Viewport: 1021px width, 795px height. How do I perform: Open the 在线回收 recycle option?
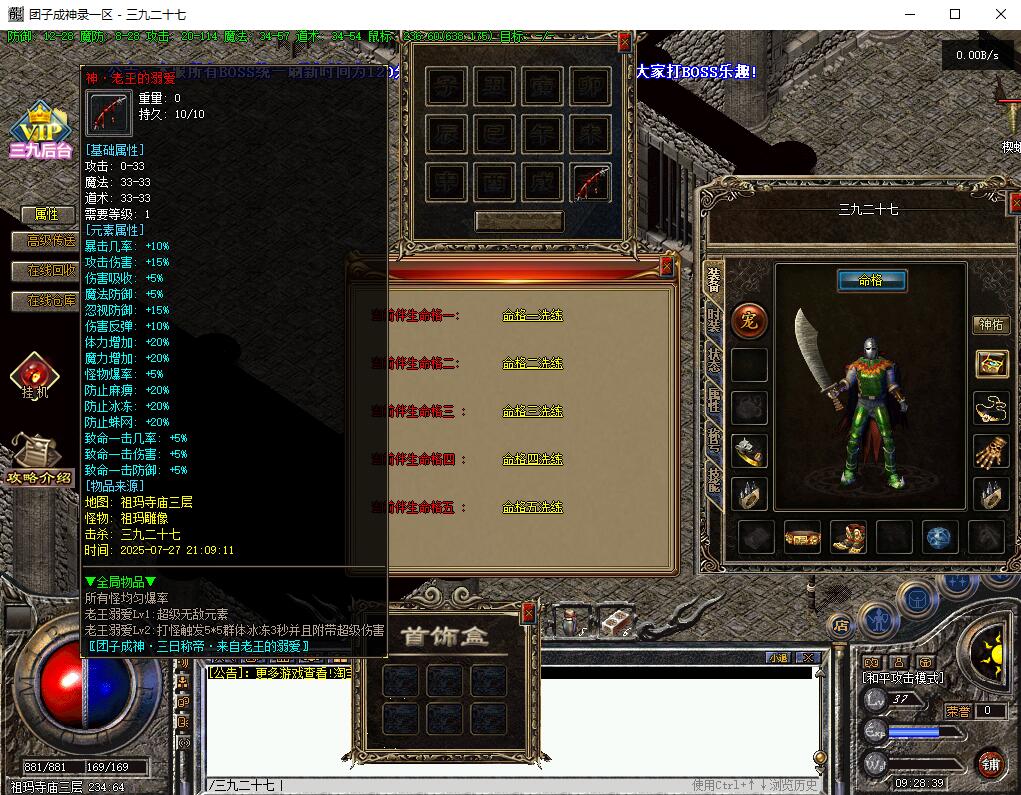coord(48,271)
